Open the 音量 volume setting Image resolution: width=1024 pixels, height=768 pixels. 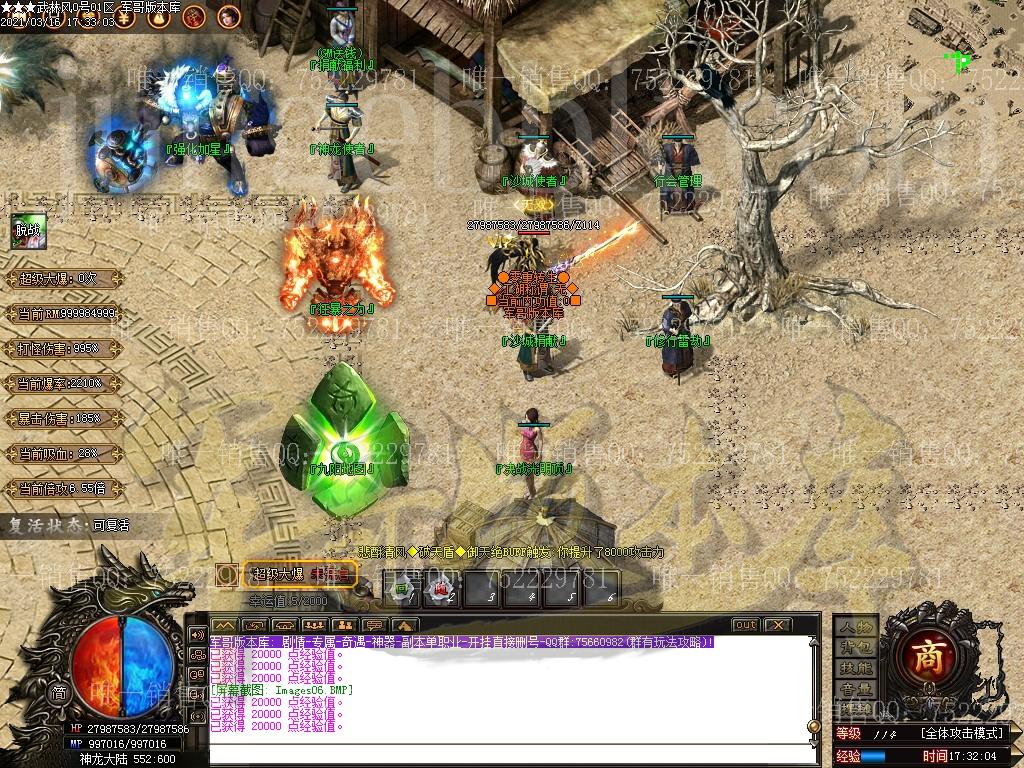click(856, 689)
